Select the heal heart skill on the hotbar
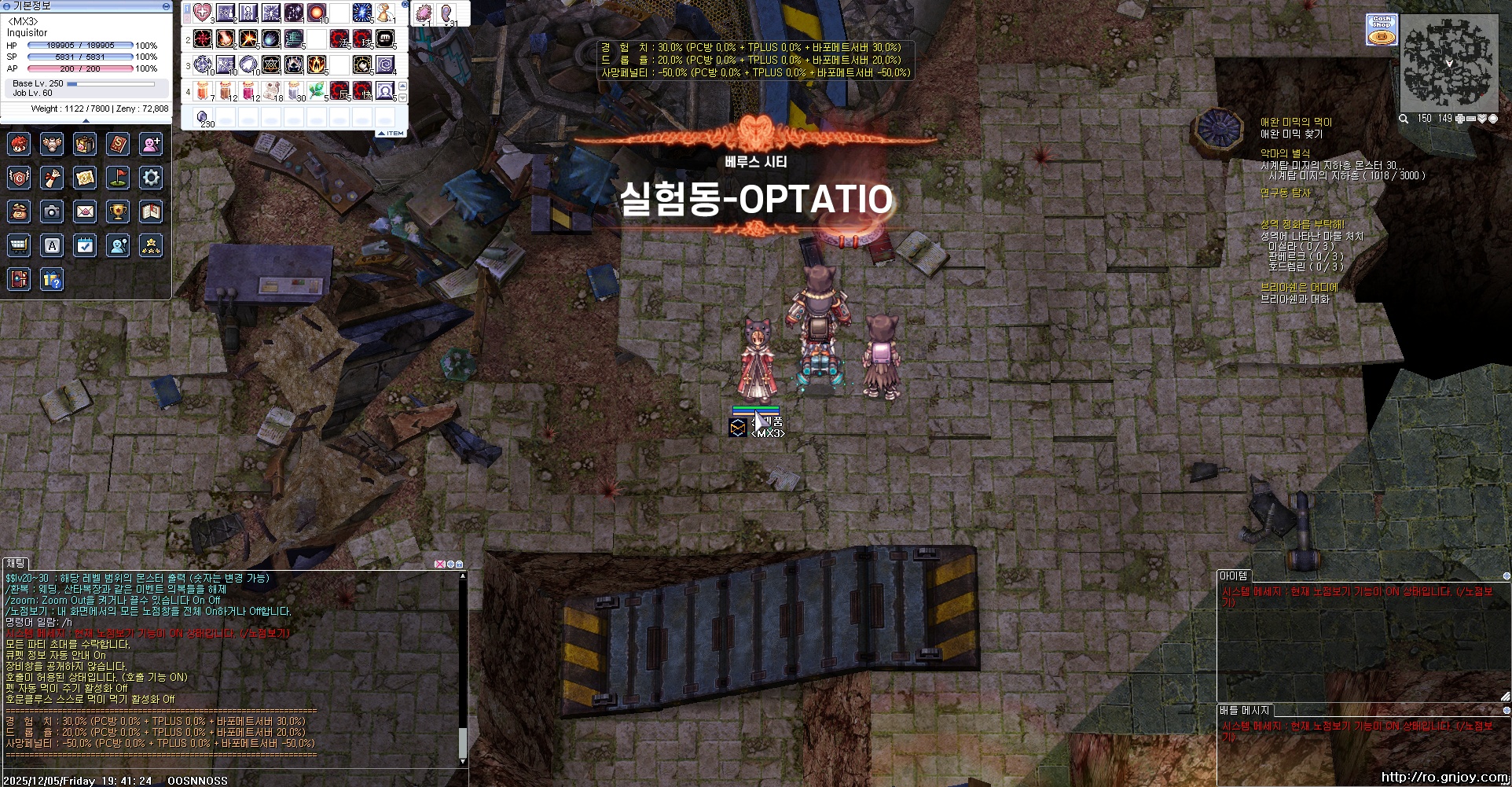Screen dimensions: 1512x787 [201, 13]
